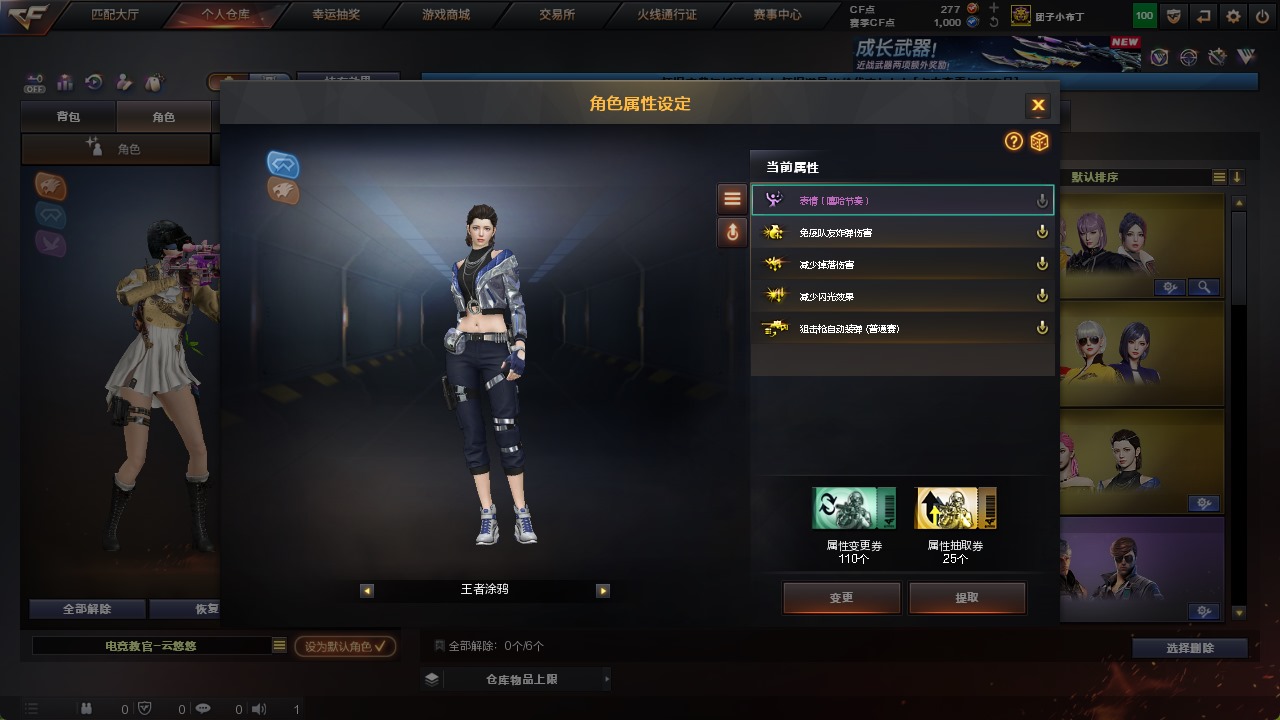Choose the 属性抽取券 ticket
Screen dimensions: 1280x720
(956, 508)
